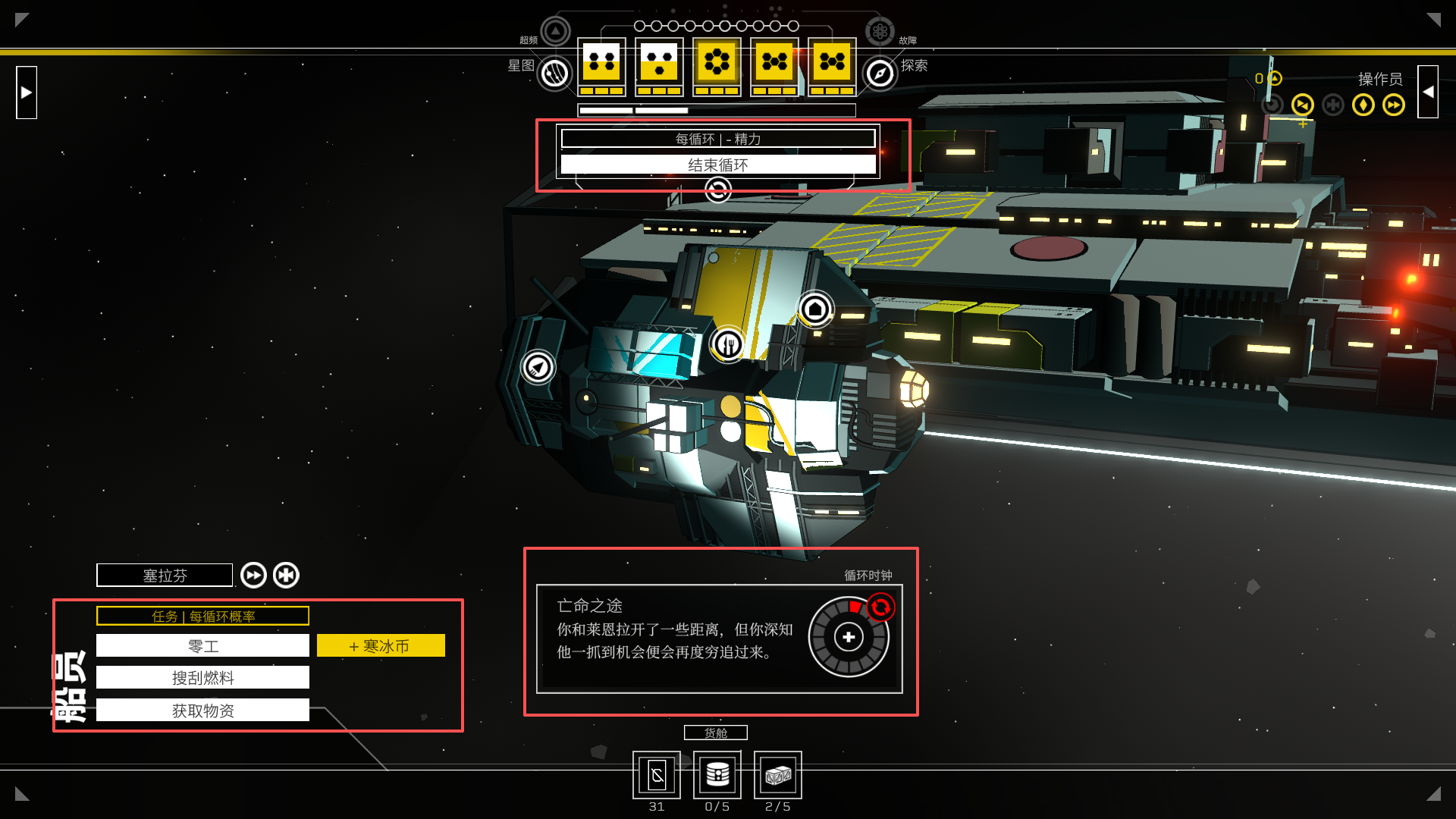The image size is (1456, 819).
Task: Select the cryo chit card cargo slot
Action: [x=657, y=775]
